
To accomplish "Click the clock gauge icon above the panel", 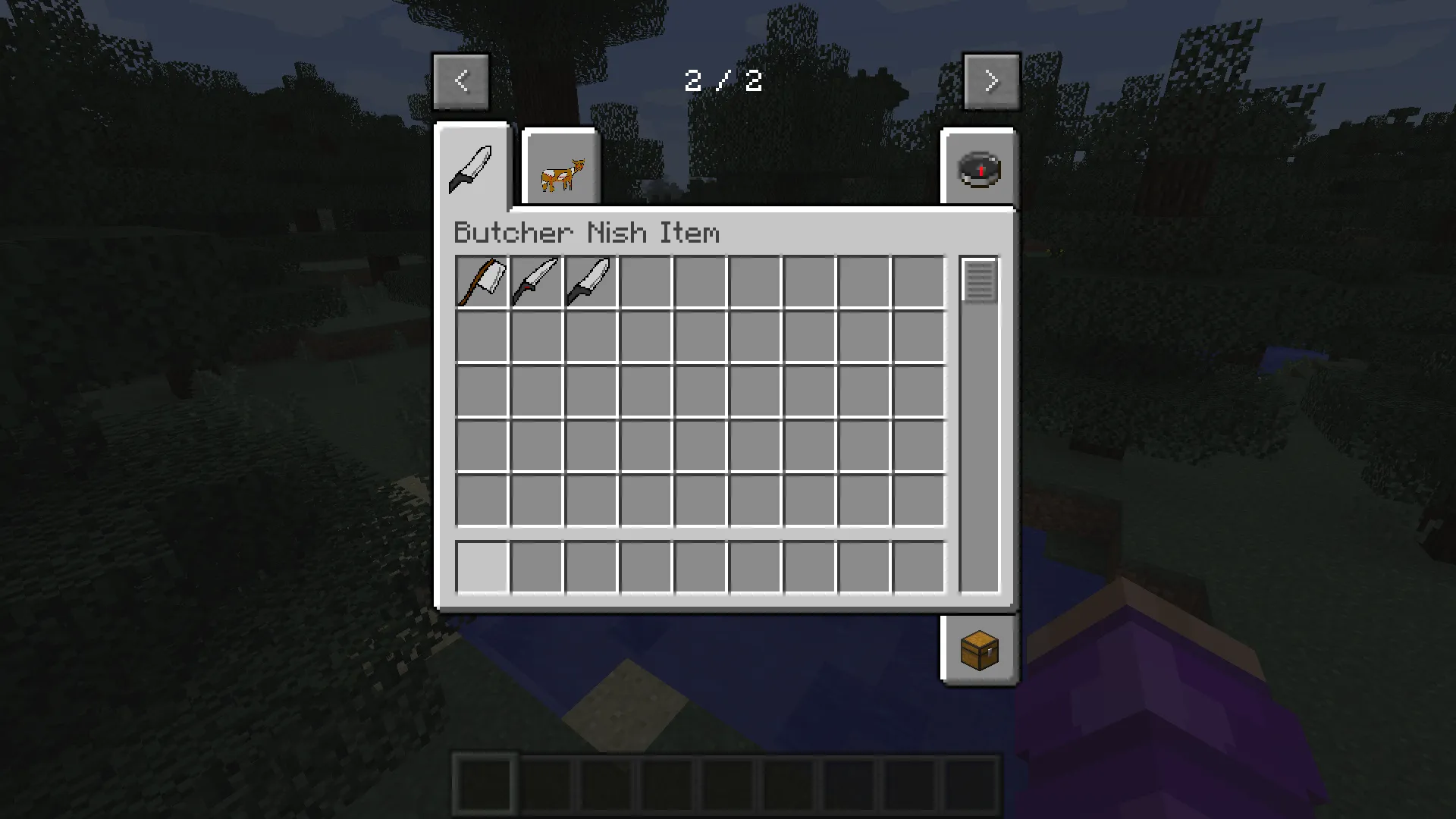I will [x=978, y=168].
